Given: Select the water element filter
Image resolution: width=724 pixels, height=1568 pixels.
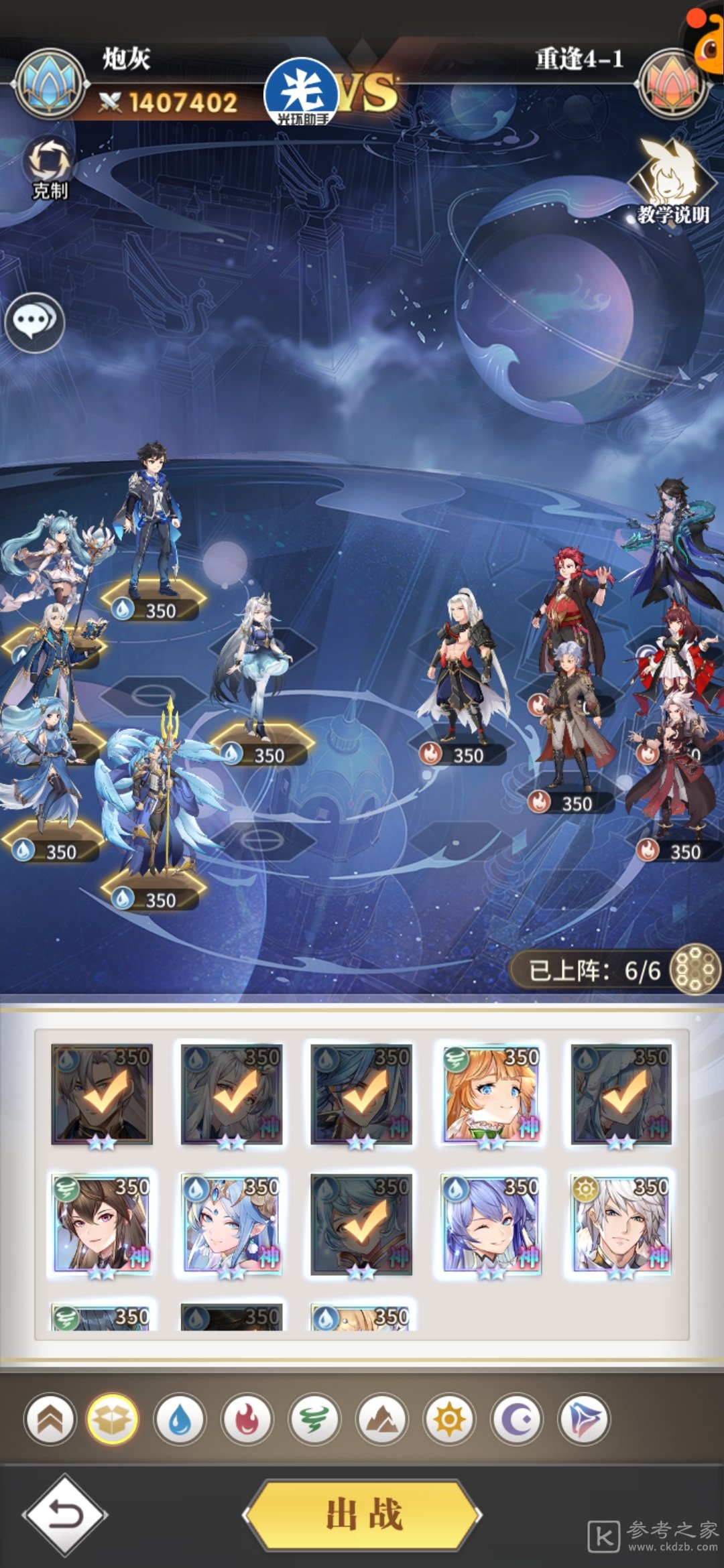Looking at the screenshot, I should point(180,1419).
